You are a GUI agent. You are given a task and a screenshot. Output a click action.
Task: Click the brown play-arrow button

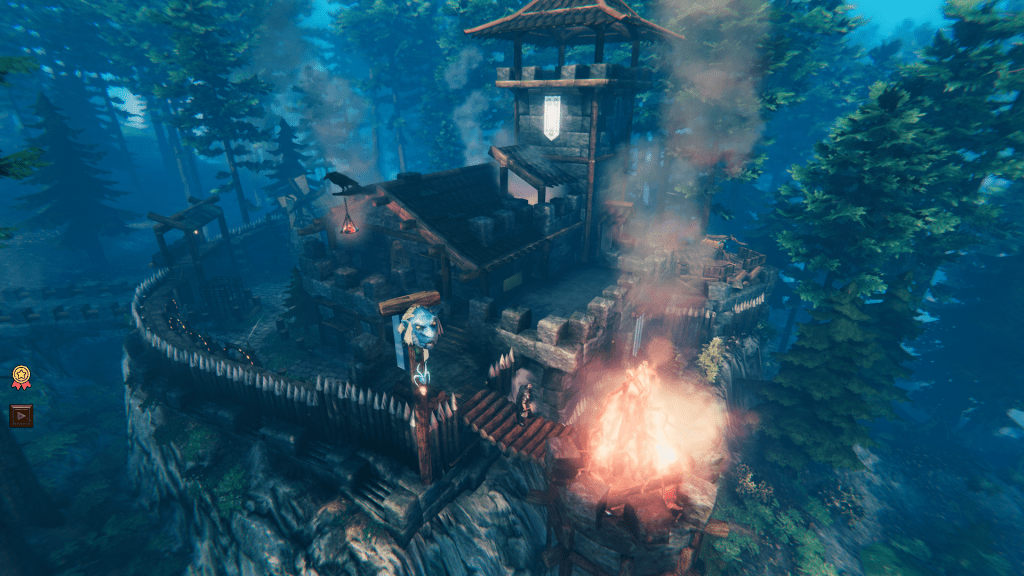[21, 415]
